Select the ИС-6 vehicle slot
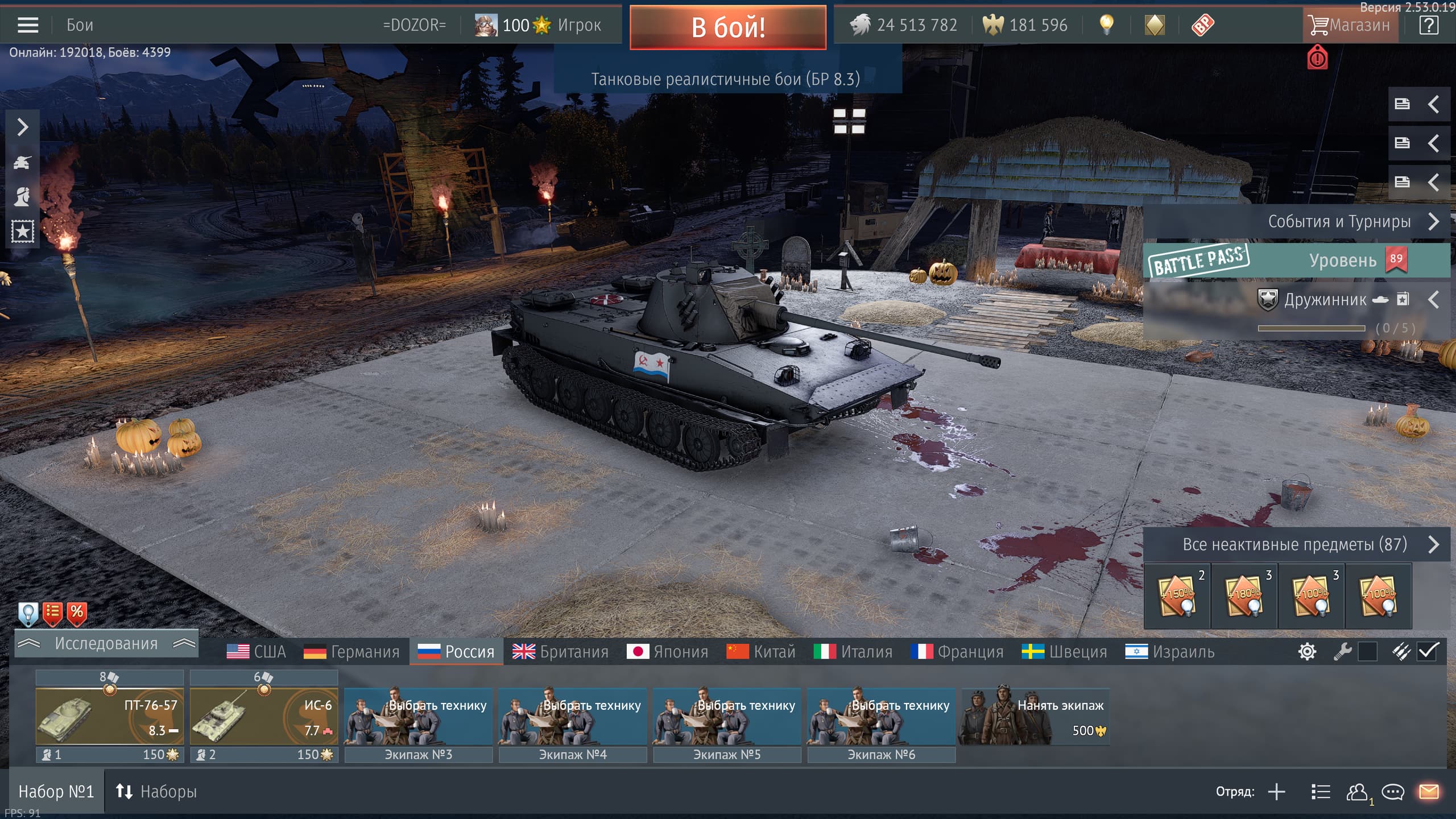The width and height of the screenshot is (1456, 819). pos(264,717)
